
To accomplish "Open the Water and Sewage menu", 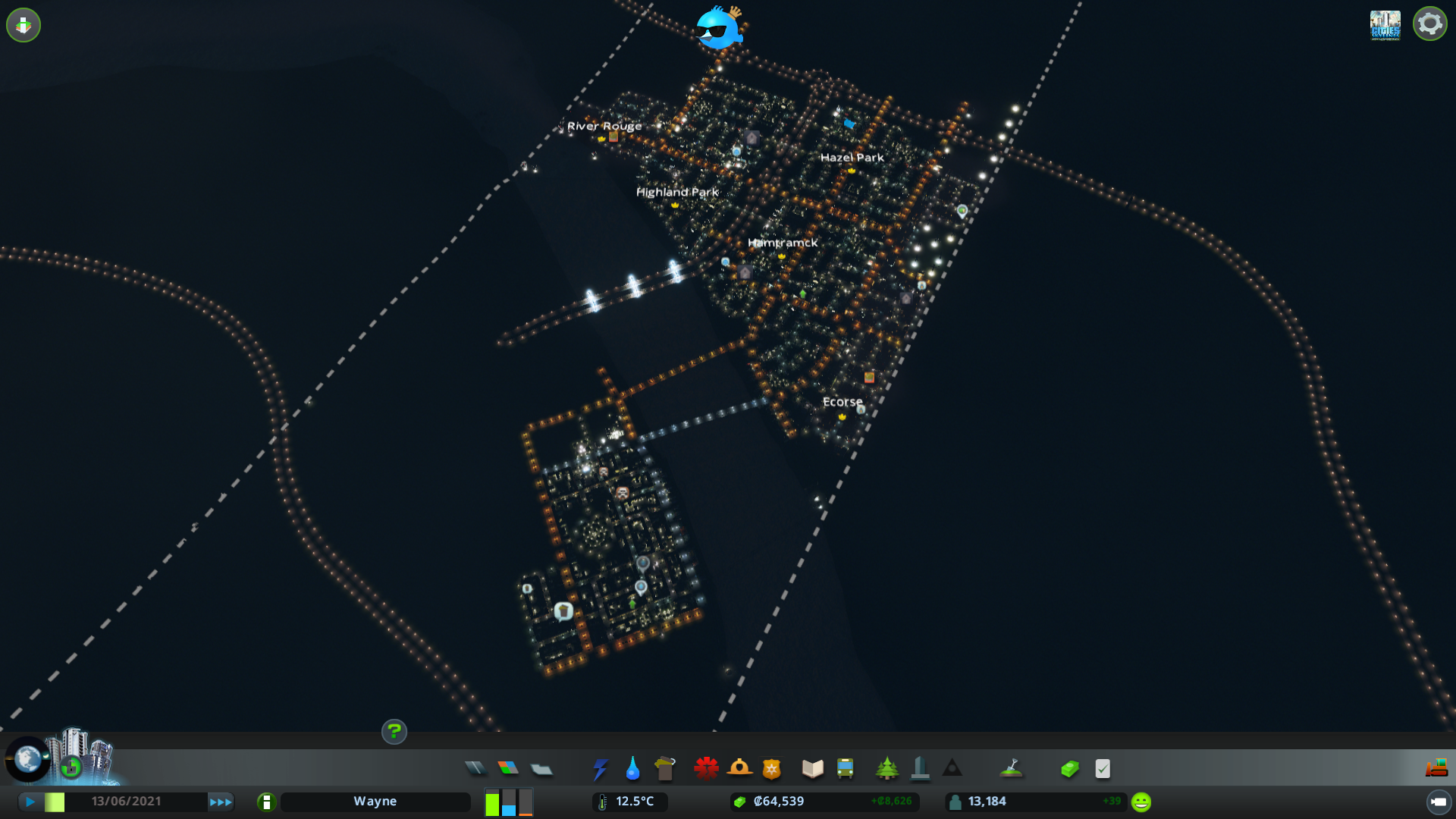I will (x=632, y=768).
